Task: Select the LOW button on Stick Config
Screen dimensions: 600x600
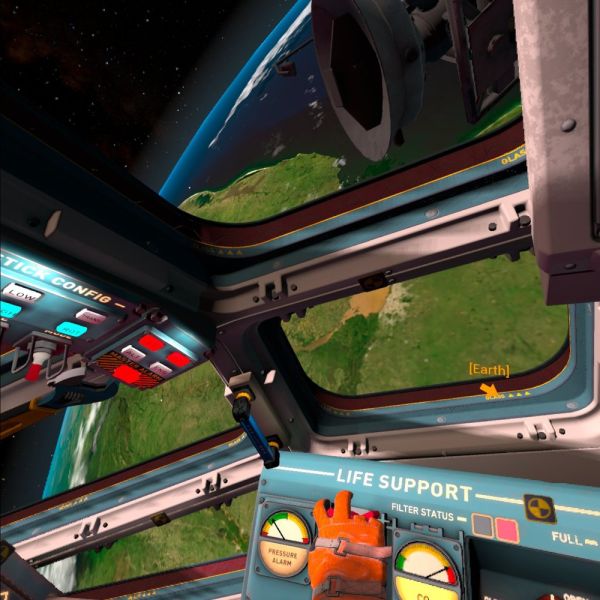Action: pos(20,293)
